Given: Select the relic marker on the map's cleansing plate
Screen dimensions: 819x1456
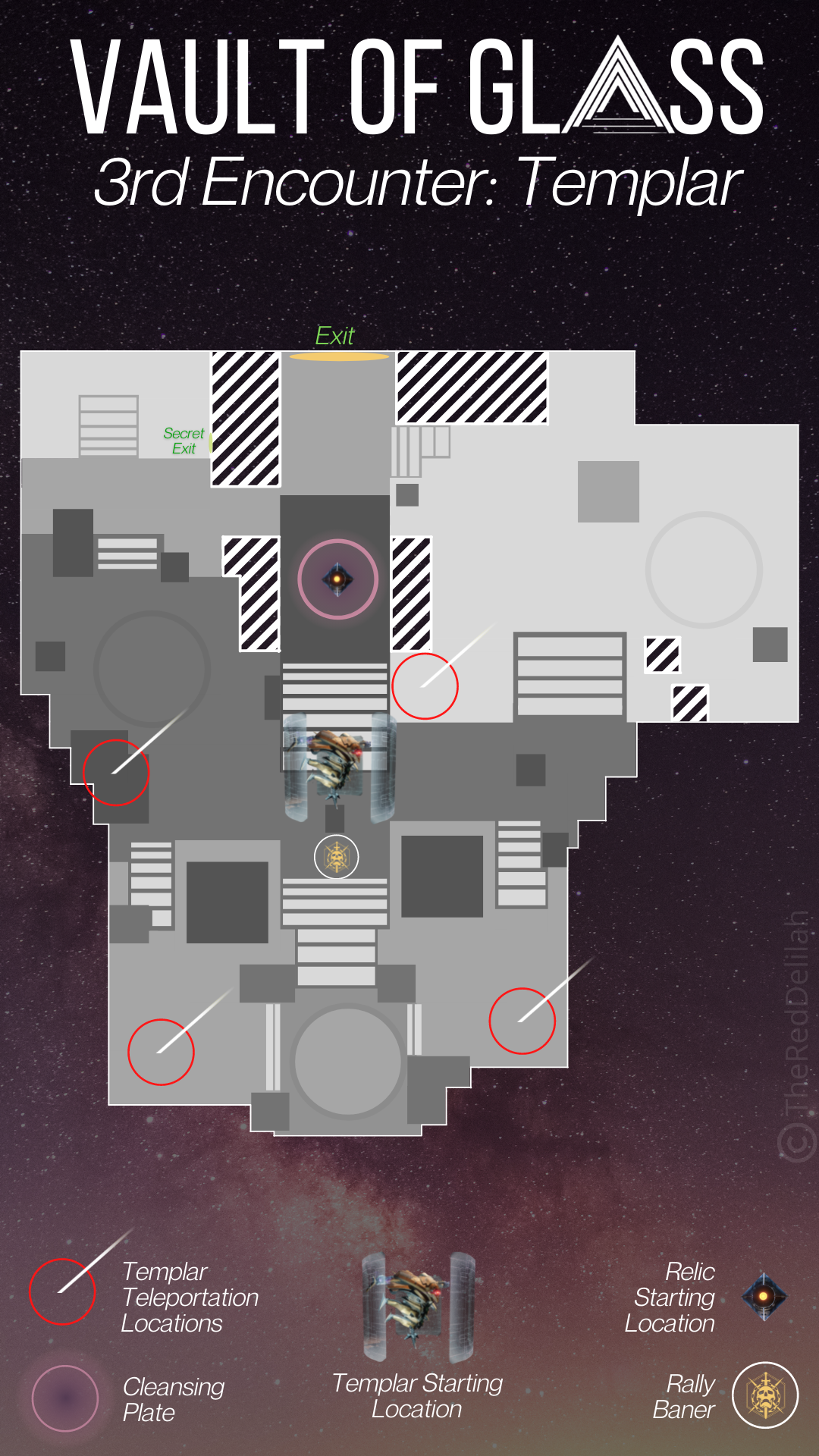Looking at the screenshot, I should point(337,579).
